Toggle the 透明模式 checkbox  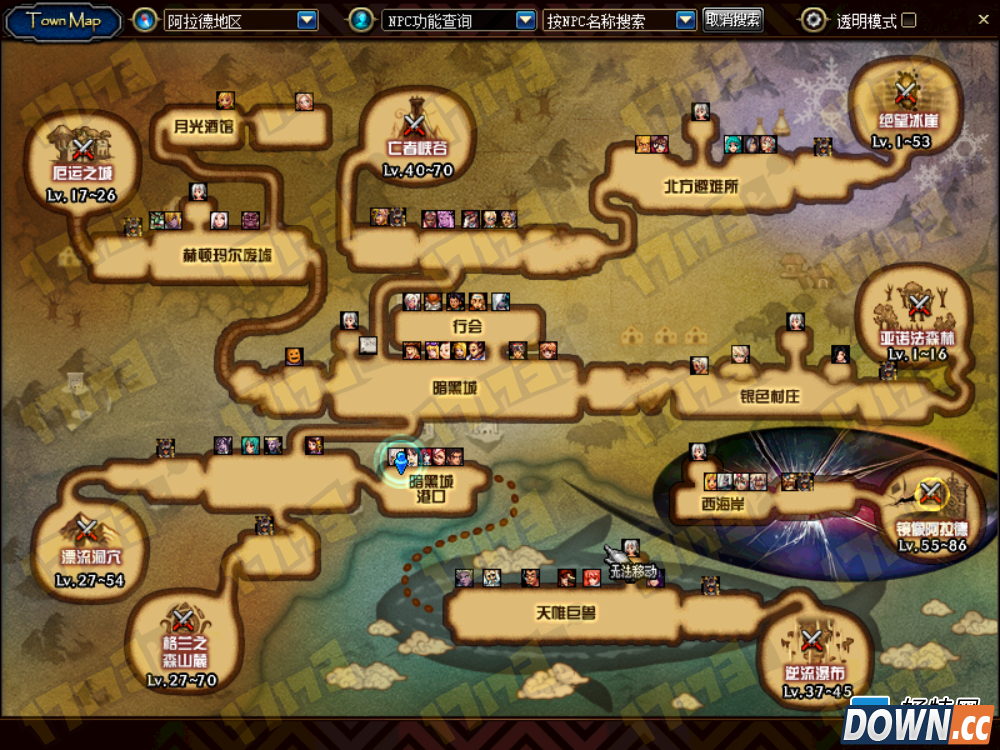click(909, 20)
